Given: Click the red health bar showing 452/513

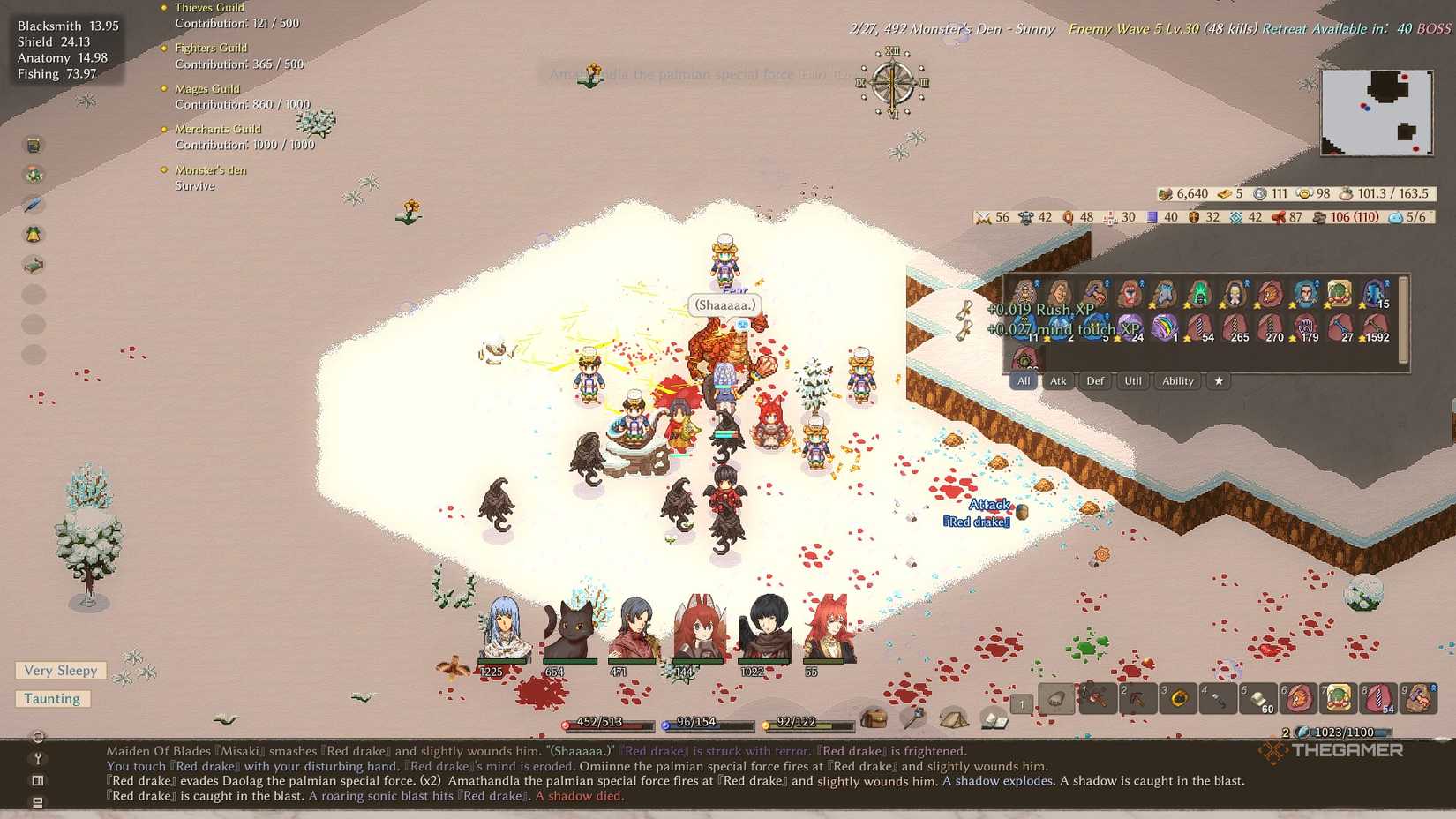Looking at the screenshot, I should [607, 722].
